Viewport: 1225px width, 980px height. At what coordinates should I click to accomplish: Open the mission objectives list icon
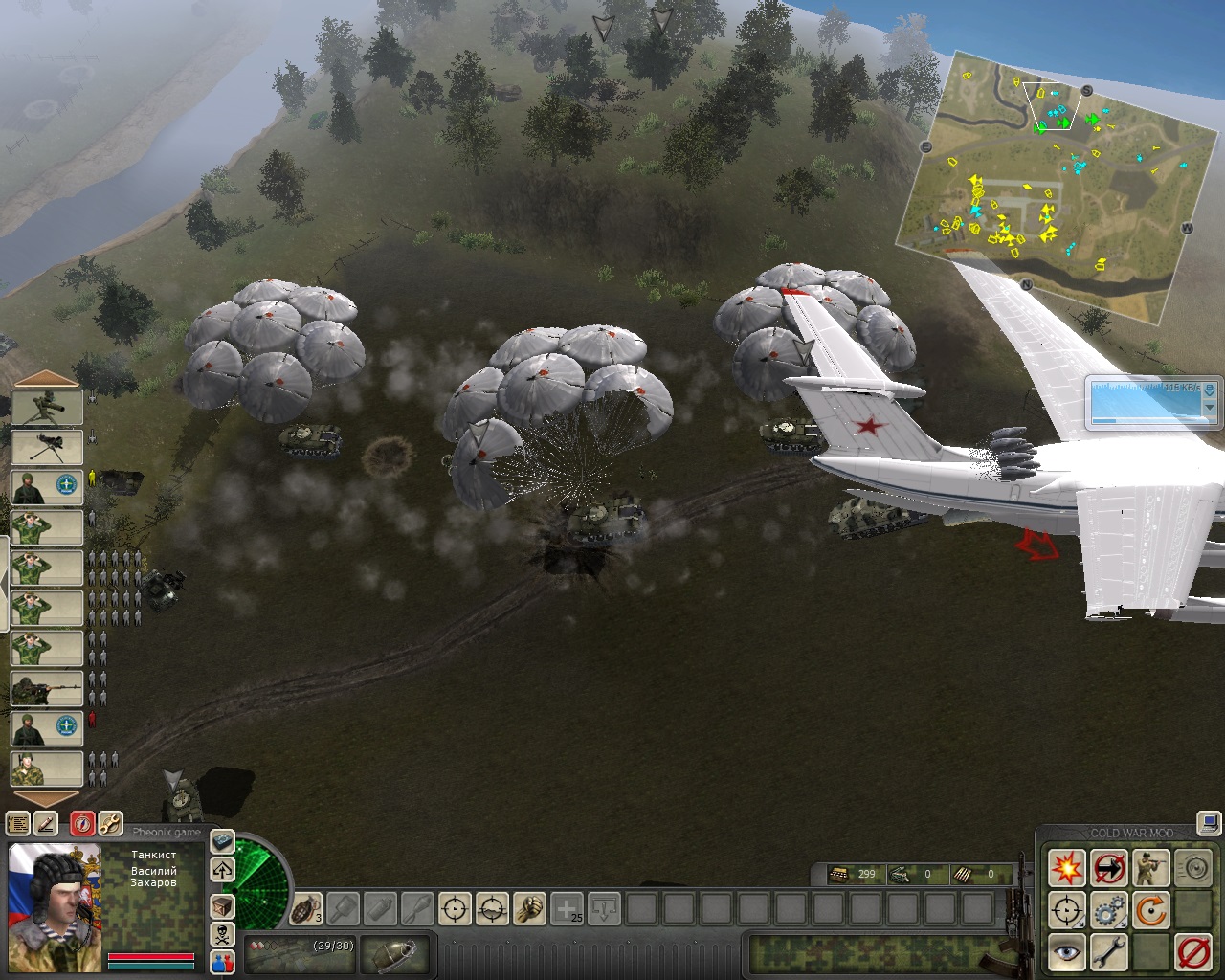point(18,823)
